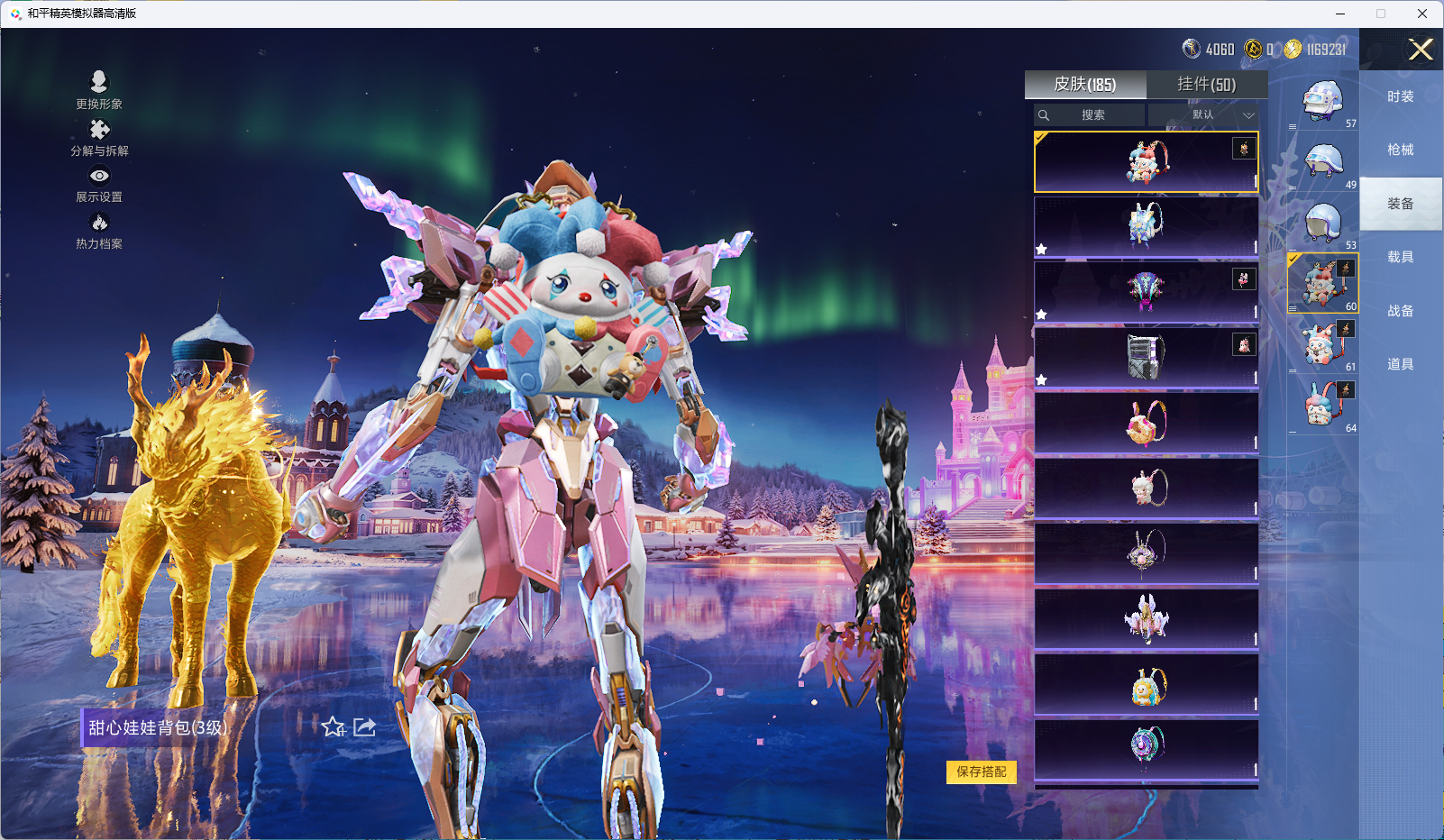Select the 道具 items category
1444x840 pixels.
click(x=1400, y=364)
